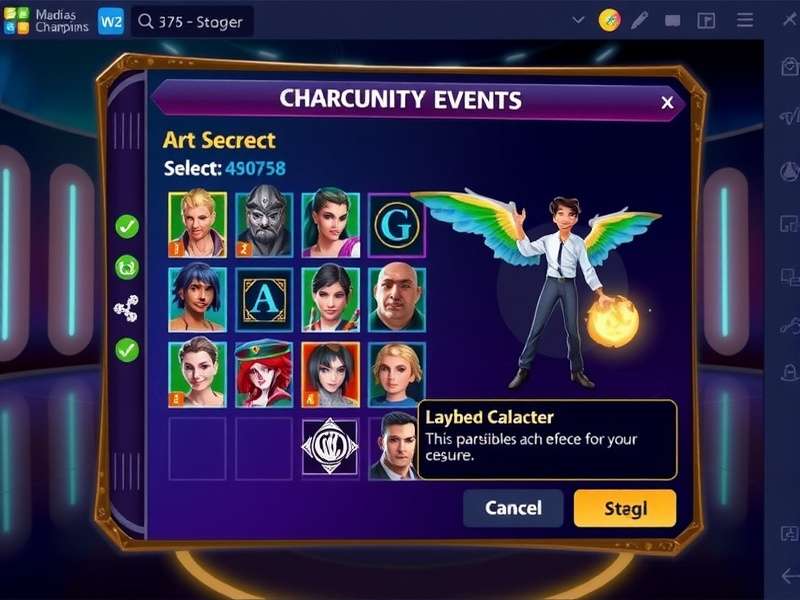Confirm with the yellow Stagl button

pos(625,508)
